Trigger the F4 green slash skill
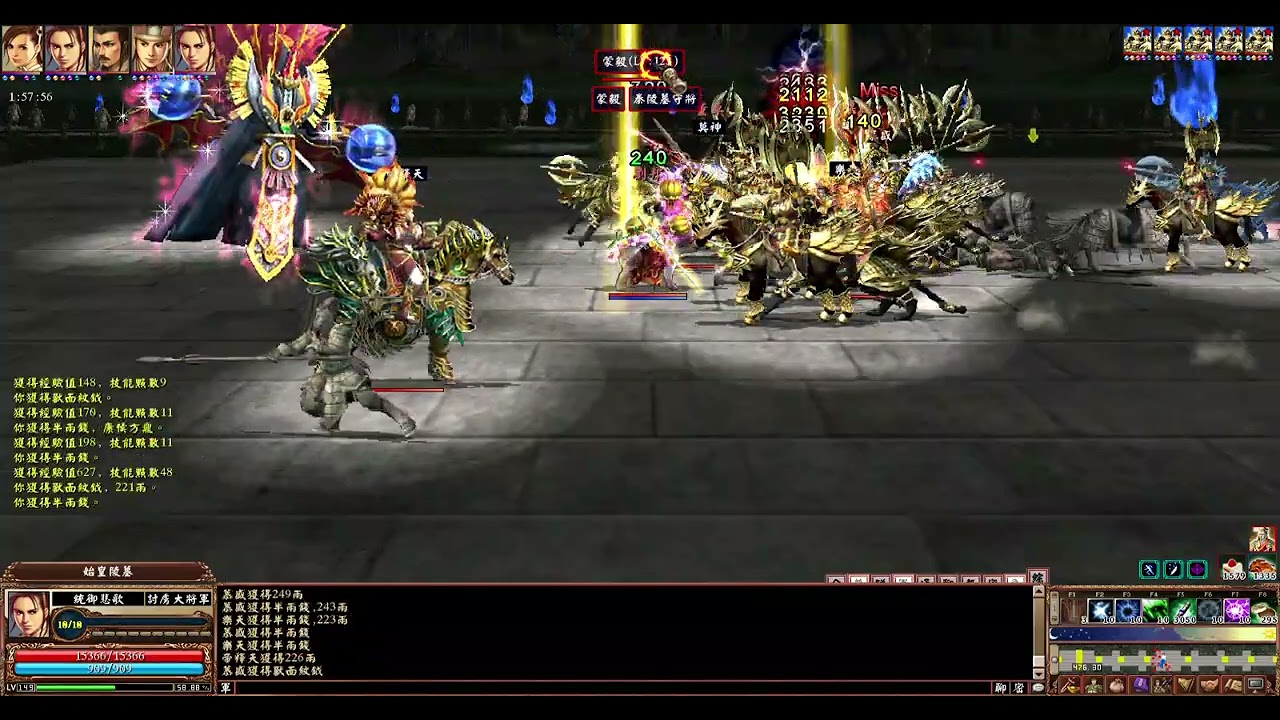The width and height of the screenshot is (1280, 720). click(x=1155, y=609)
